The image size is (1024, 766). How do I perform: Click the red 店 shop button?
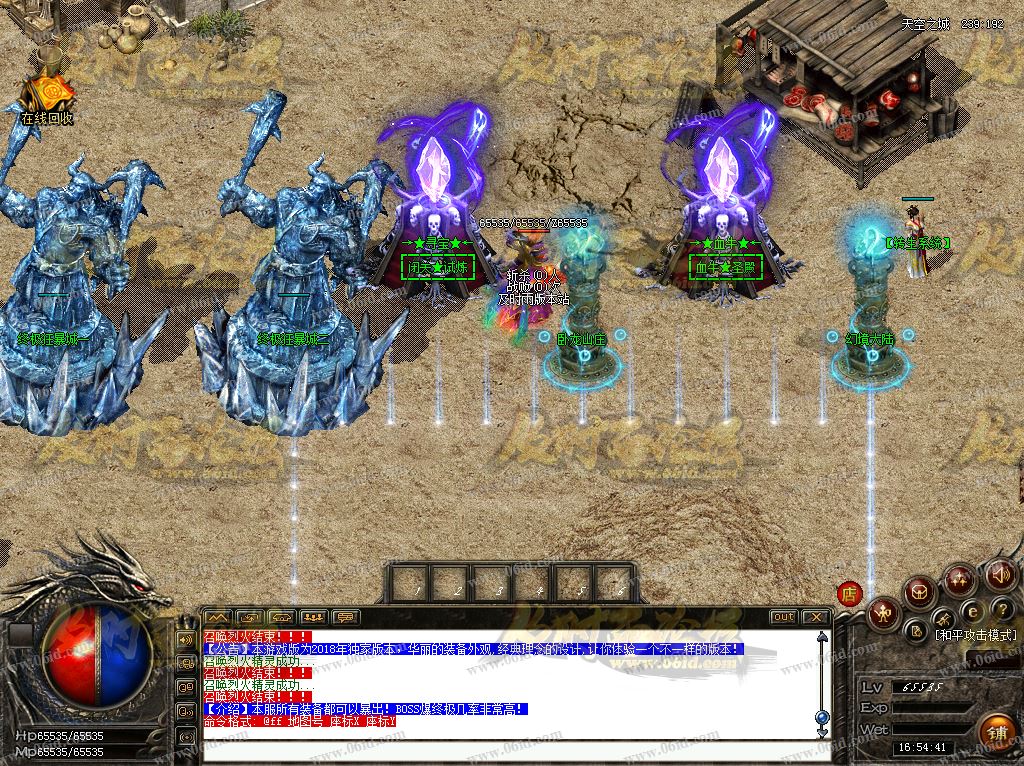(850, 592)
